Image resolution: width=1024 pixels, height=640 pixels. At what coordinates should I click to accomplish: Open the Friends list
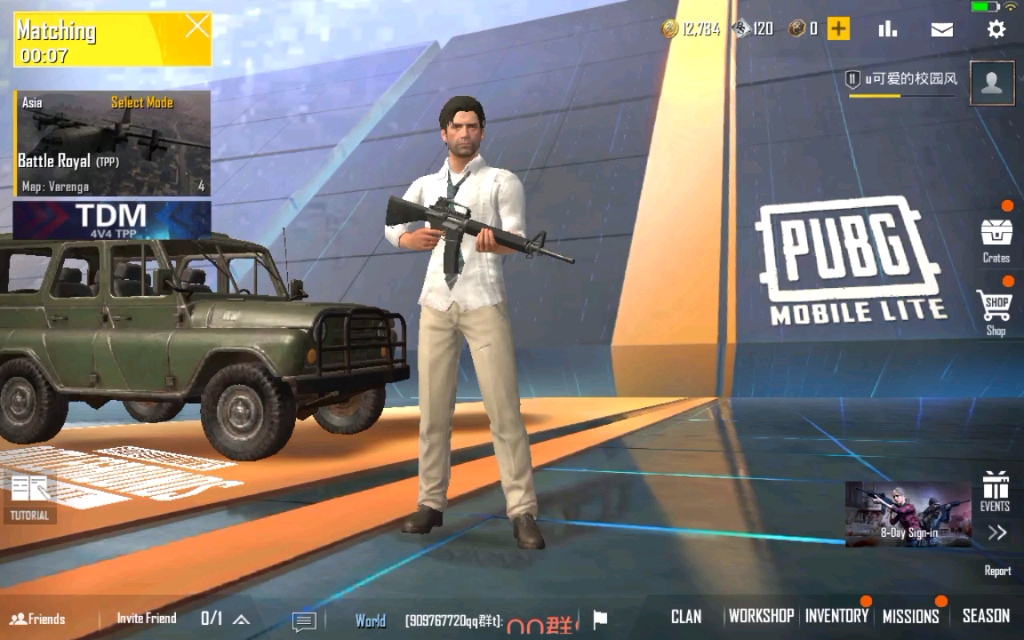pos(38,618)
